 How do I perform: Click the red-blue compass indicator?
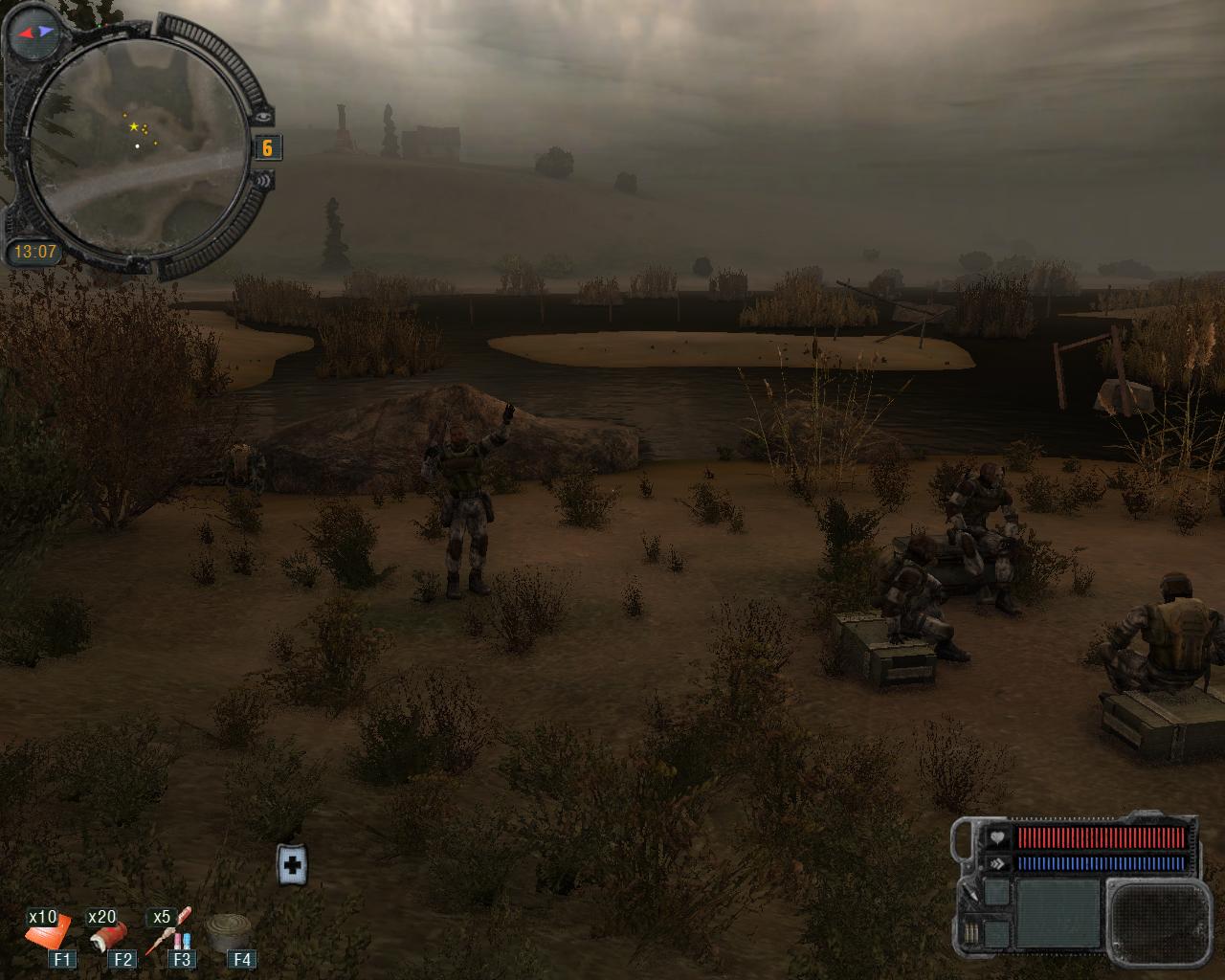pyautogui.click(x=32, y=32)
